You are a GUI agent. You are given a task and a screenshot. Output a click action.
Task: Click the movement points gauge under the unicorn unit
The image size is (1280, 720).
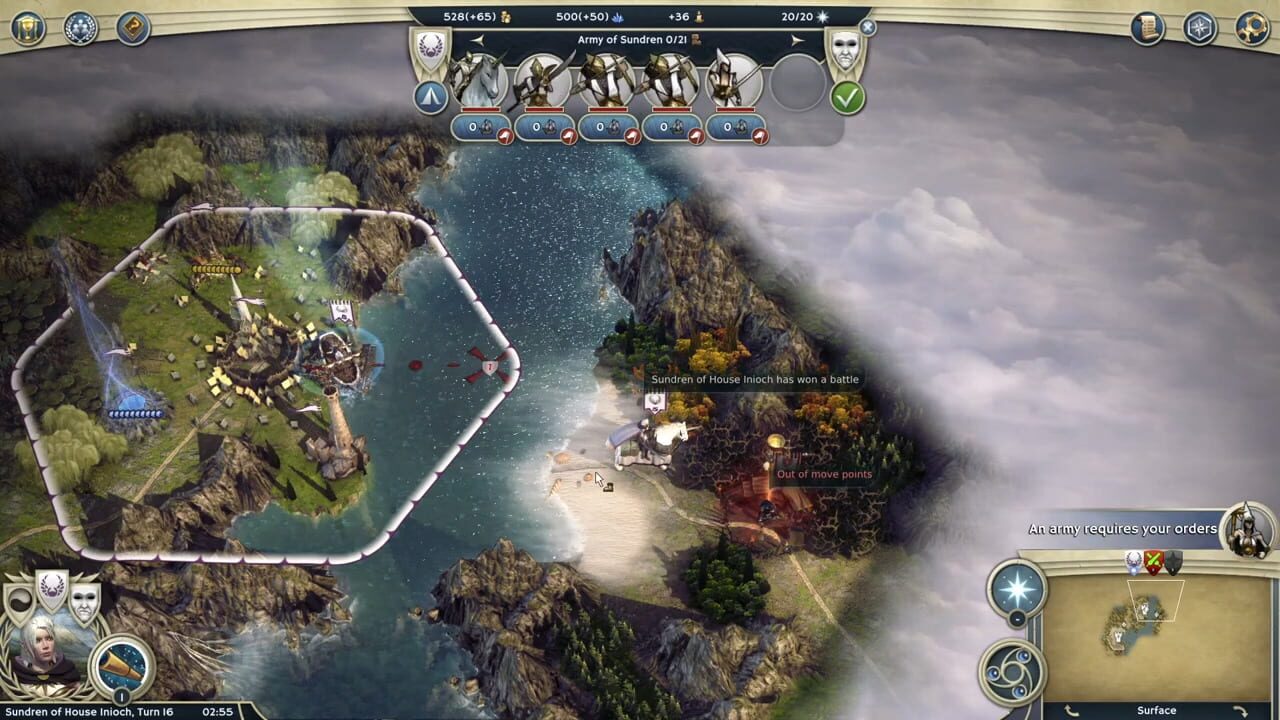(480, 128)
